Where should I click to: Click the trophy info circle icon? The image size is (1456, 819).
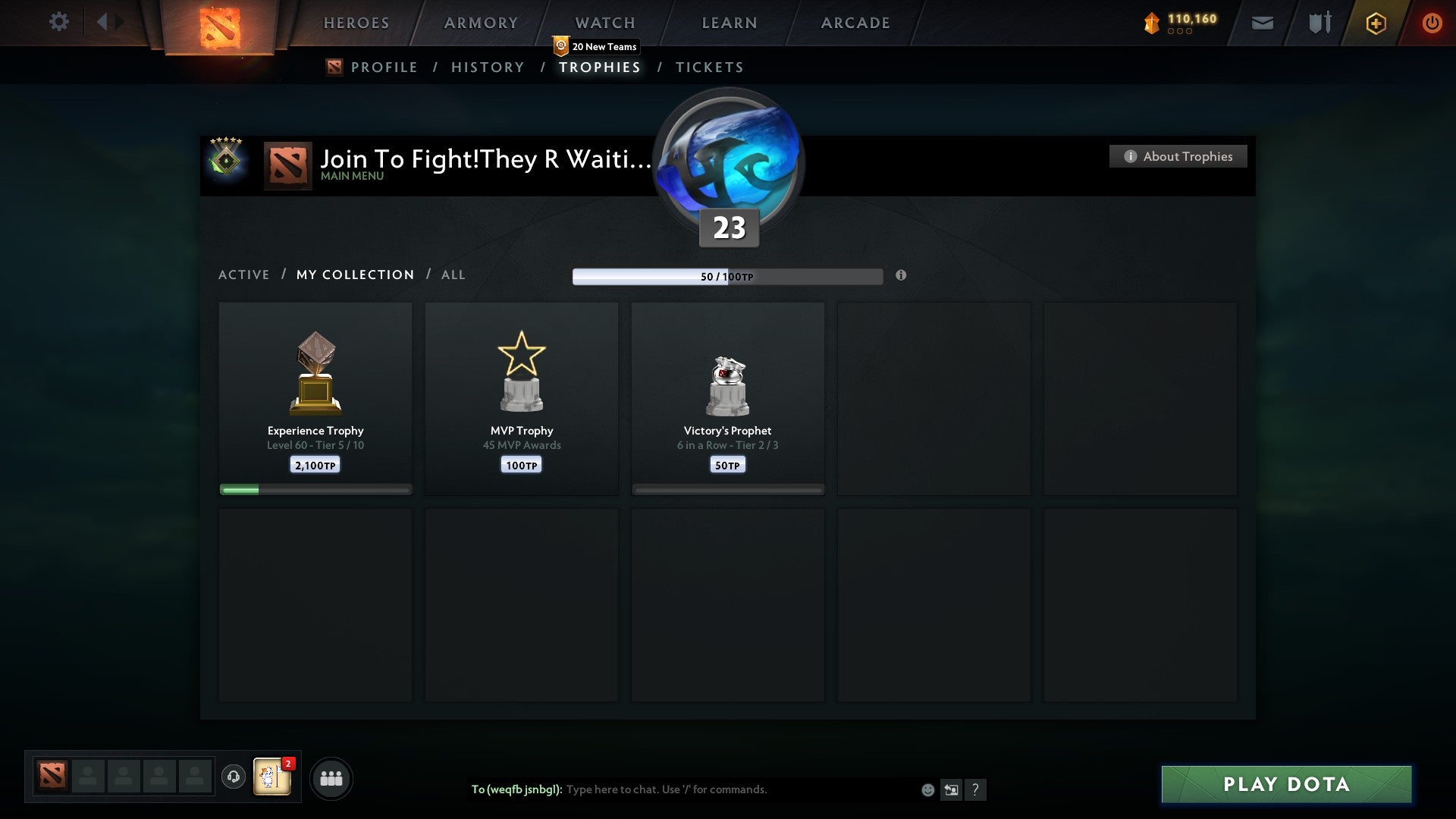[901, 277]
